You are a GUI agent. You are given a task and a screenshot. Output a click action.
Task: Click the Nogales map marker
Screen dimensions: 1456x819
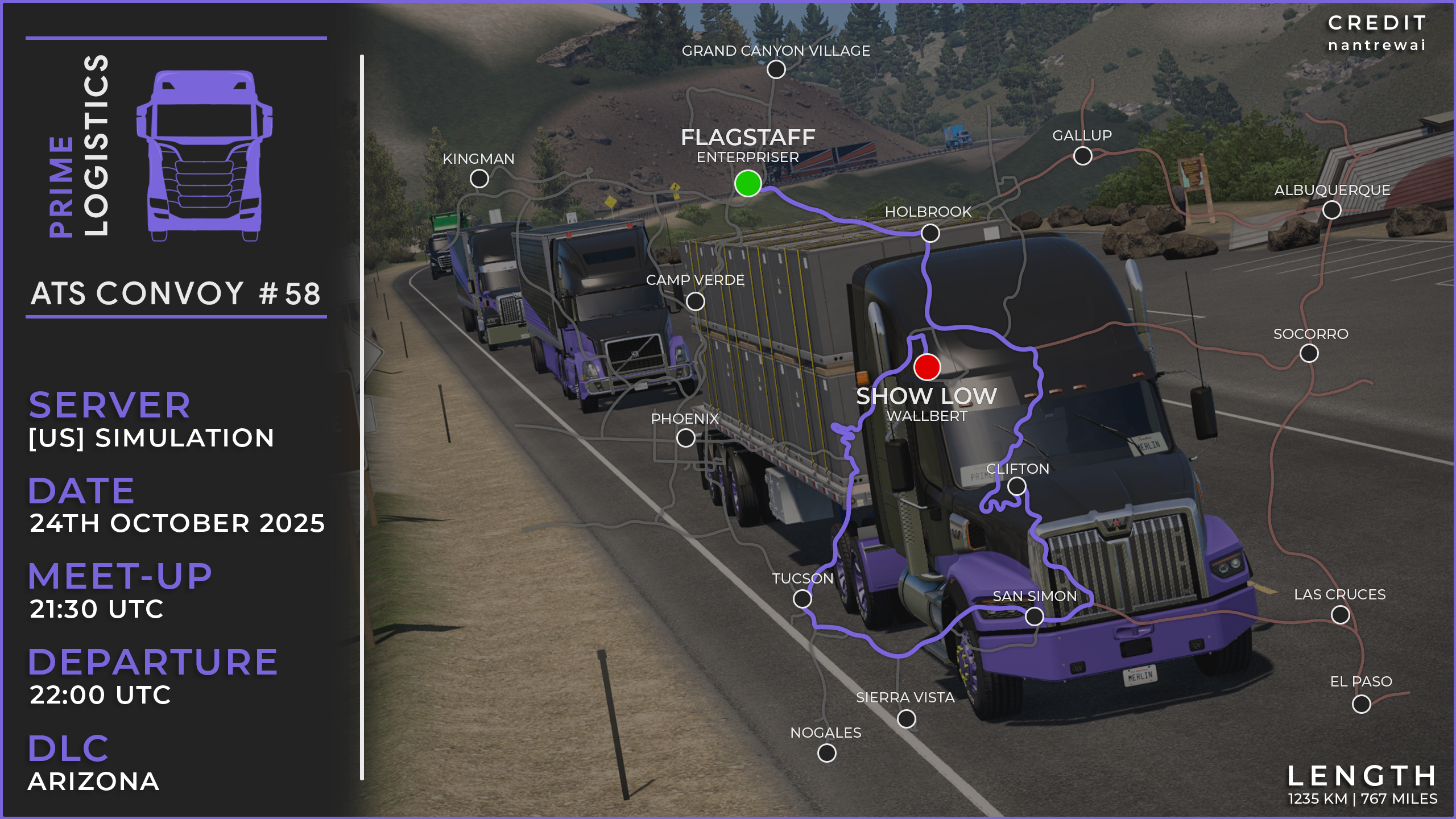point(826,753)
